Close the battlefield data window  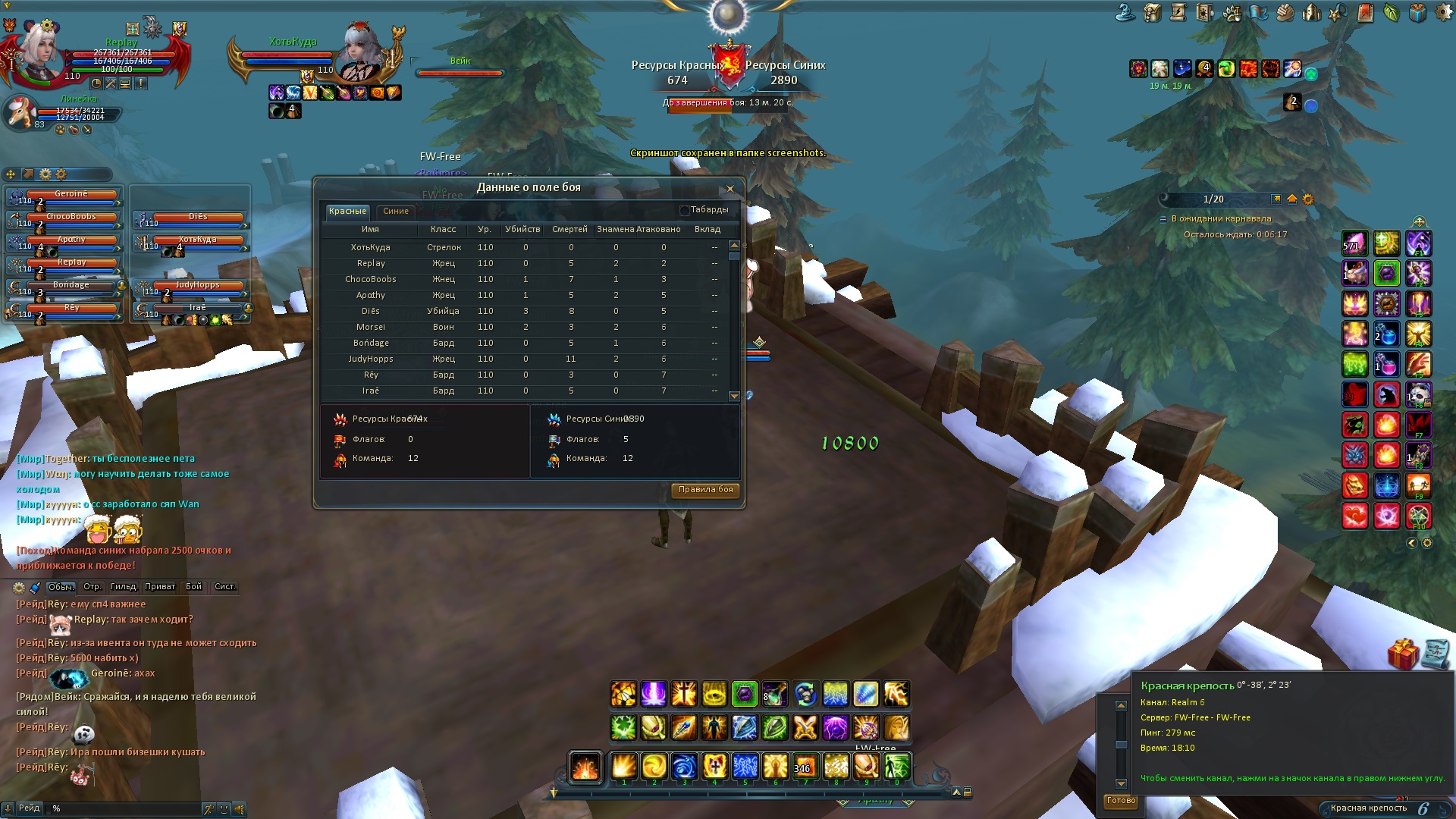[730, 189]
